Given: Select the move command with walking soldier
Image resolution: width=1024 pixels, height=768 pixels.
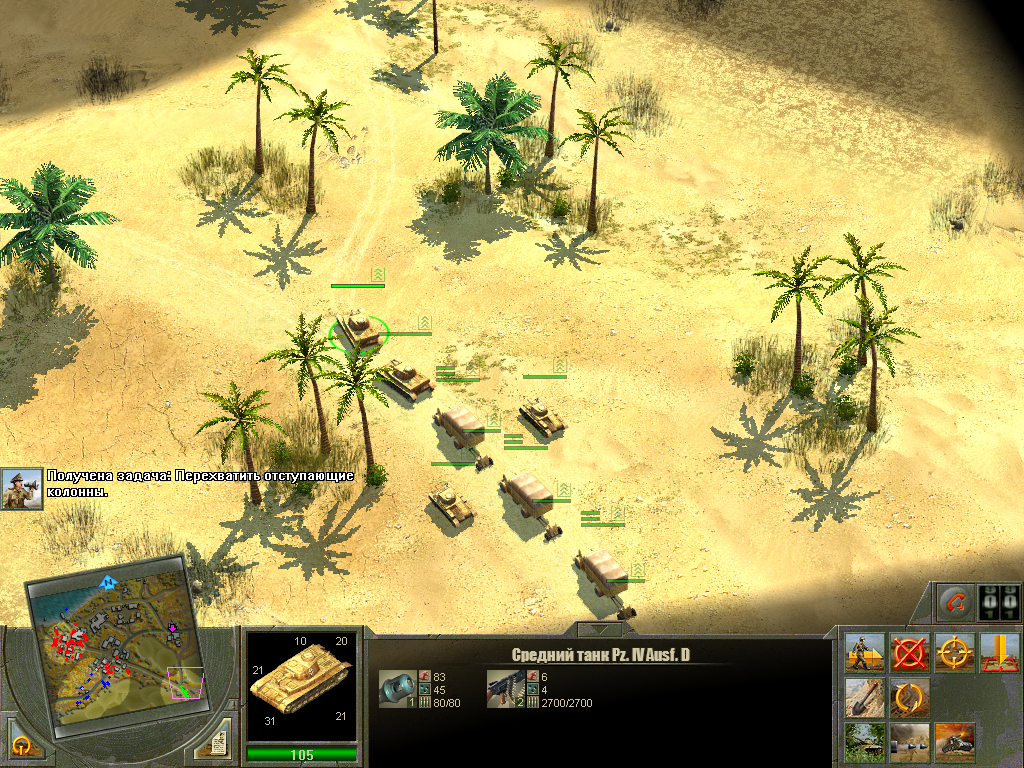Looking at the screenshot, I should pos(864,653).
